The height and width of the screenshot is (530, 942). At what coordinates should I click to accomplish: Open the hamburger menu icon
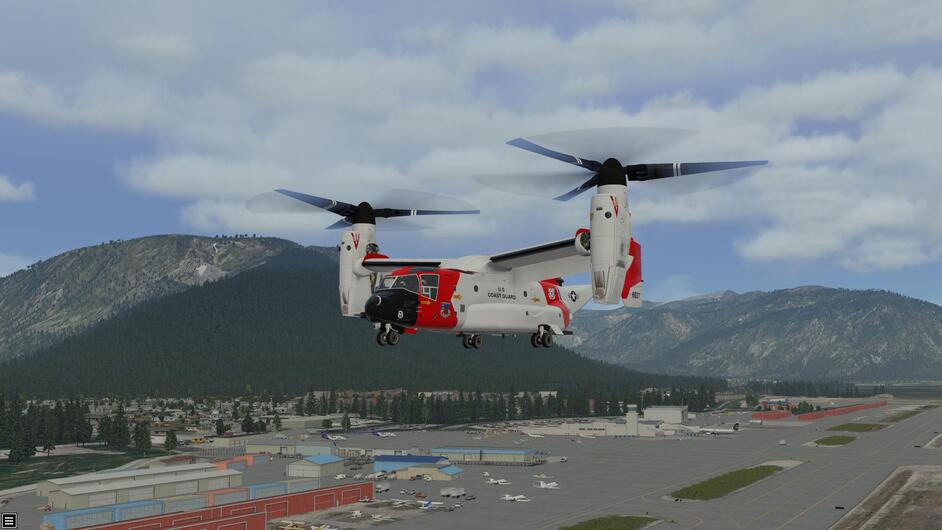coord(9,520)
